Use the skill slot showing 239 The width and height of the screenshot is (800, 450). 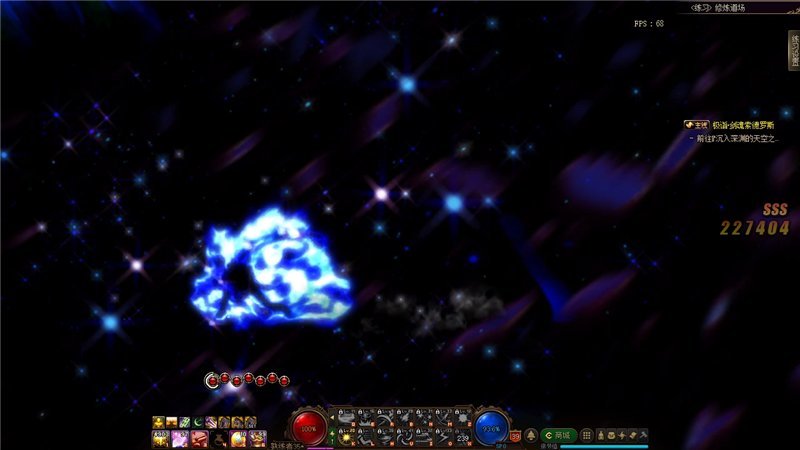click(463, 436)
